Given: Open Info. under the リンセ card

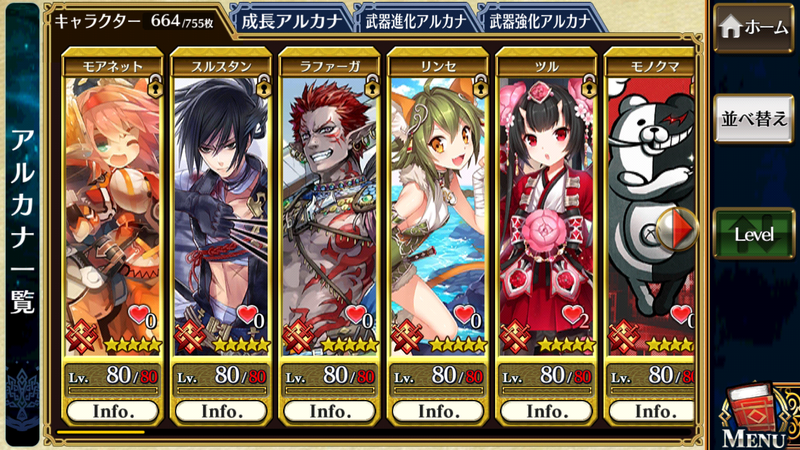Looking at the screenshot, I should click(x=438, y=411).
